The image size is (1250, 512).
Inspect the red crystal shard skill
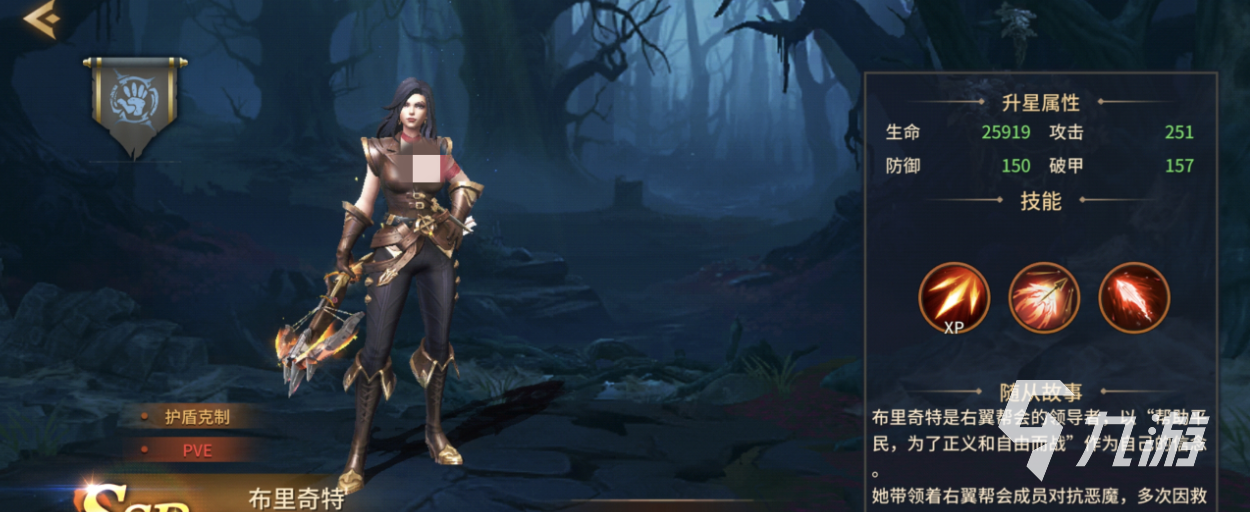coord(1134,296)
